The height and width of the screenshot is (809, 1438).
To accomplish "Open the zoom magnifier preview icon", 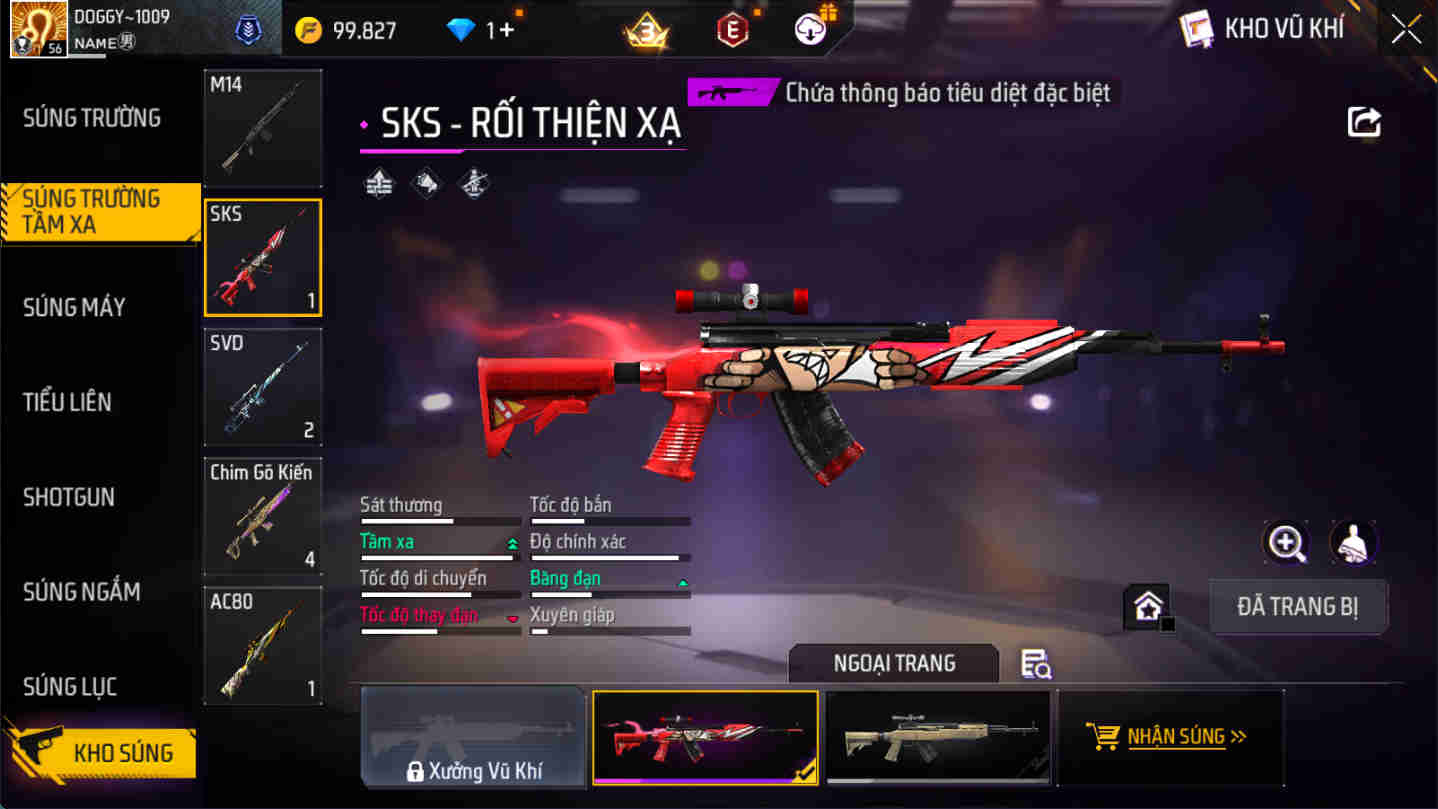I will (1286, 543).
